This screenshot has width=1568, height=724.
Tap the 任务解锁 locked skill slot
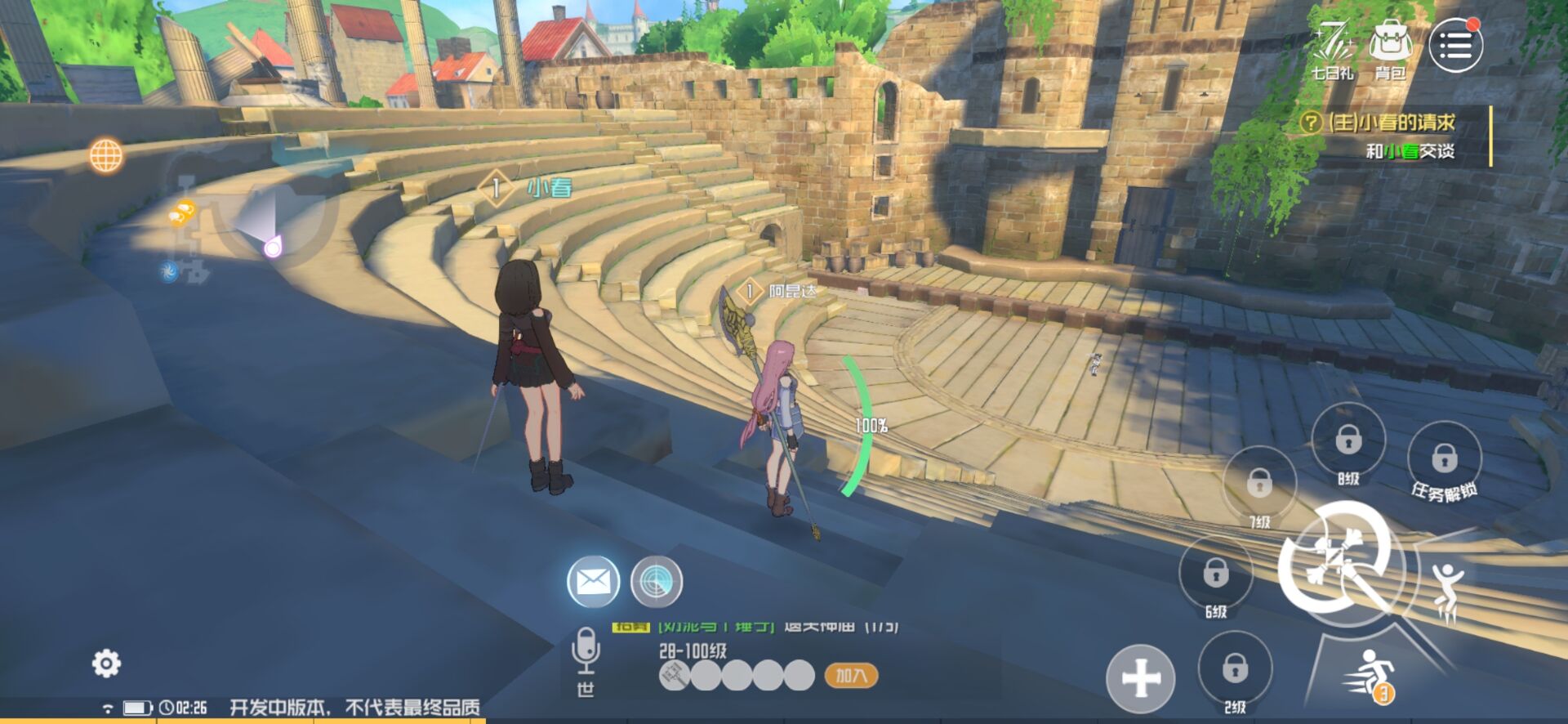point(1444,458)
